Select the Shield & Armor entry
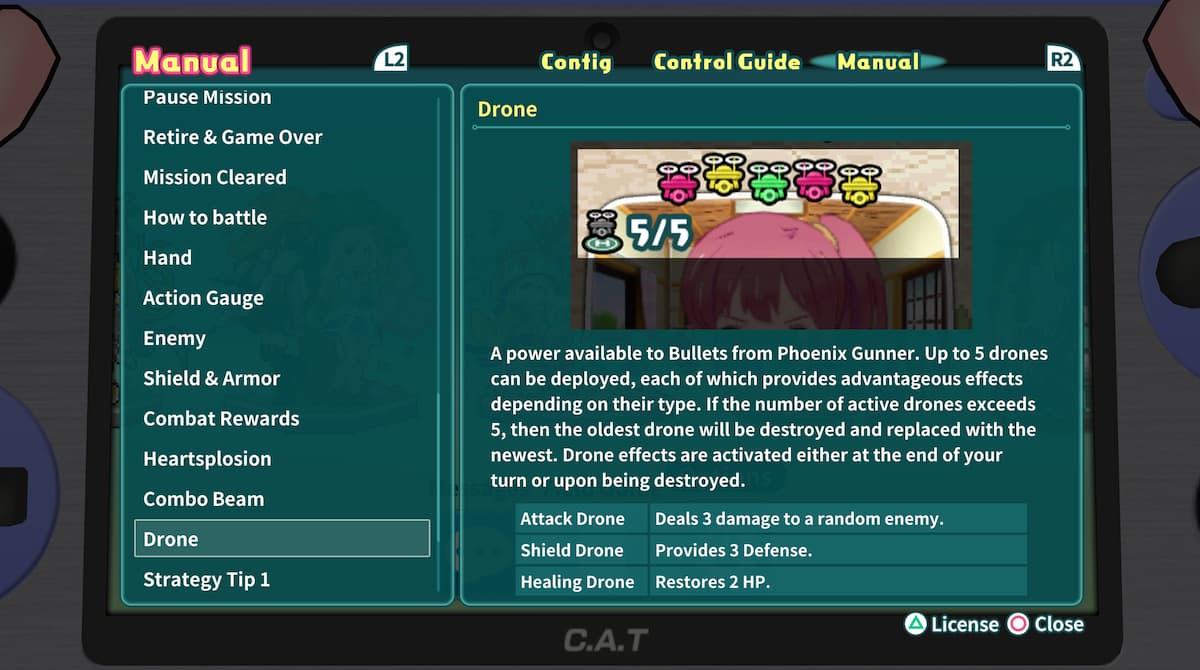 click(x=211, y=378)
